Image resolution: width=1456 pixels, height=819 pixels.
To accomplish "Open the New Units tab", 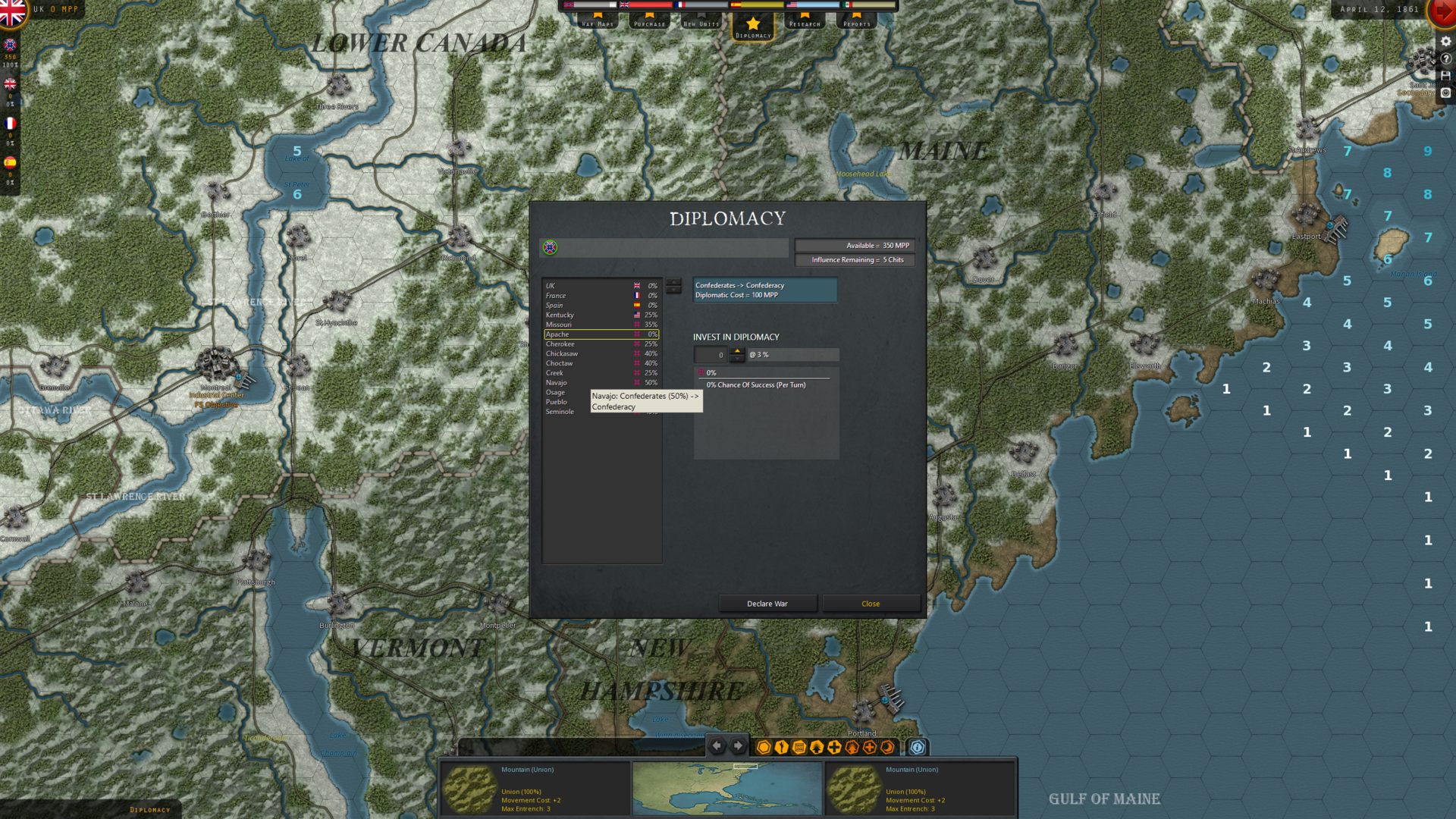I will point(701,20).
